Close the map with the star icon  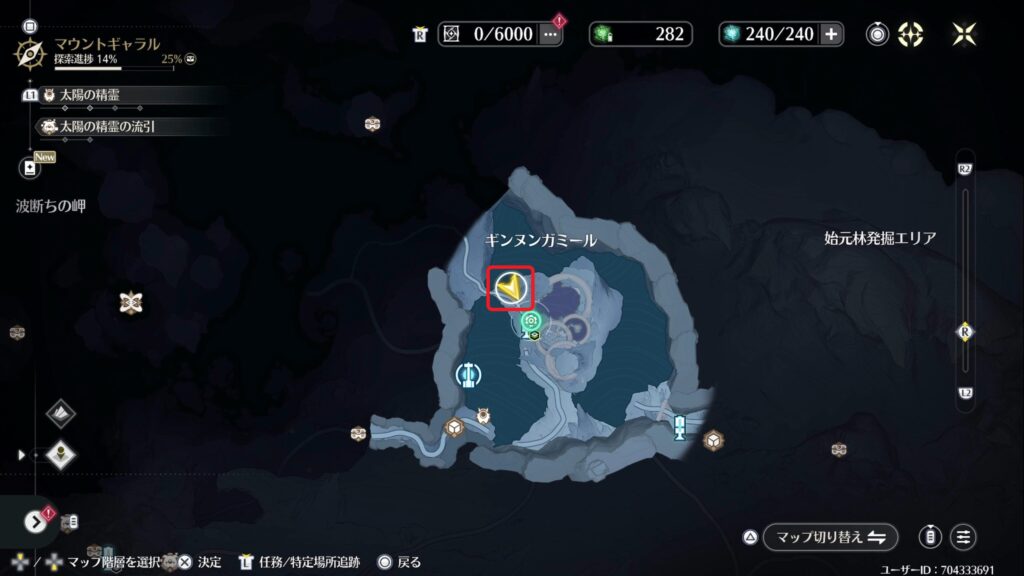click(x=964, y=34)
